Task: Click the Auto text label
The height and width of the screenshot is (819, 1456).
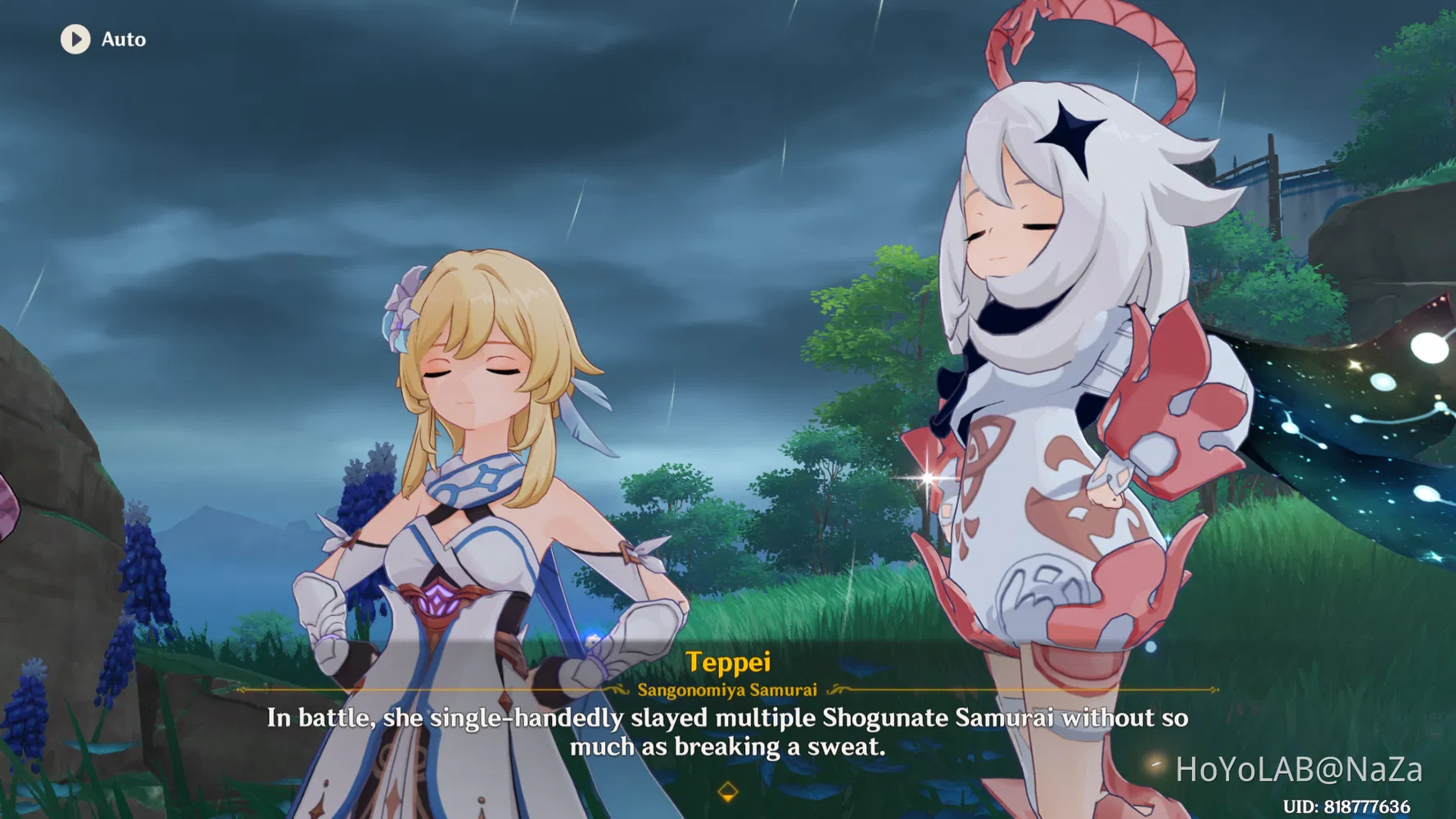Action: (x=123, y=39)
